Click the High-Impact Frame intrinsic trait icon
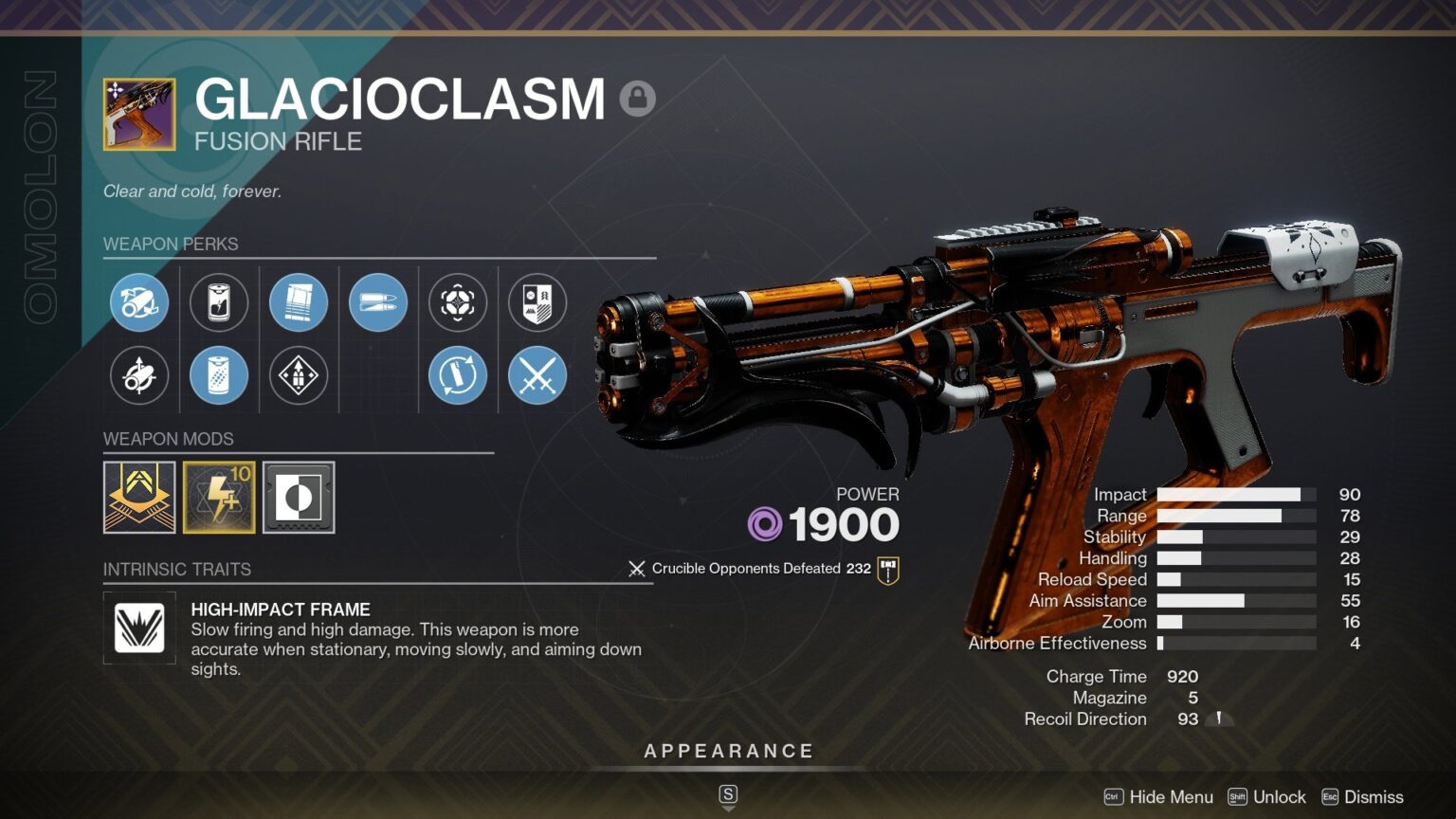Image resolution: width=1456 pixels, height=819 pixels. click(139, 628)
